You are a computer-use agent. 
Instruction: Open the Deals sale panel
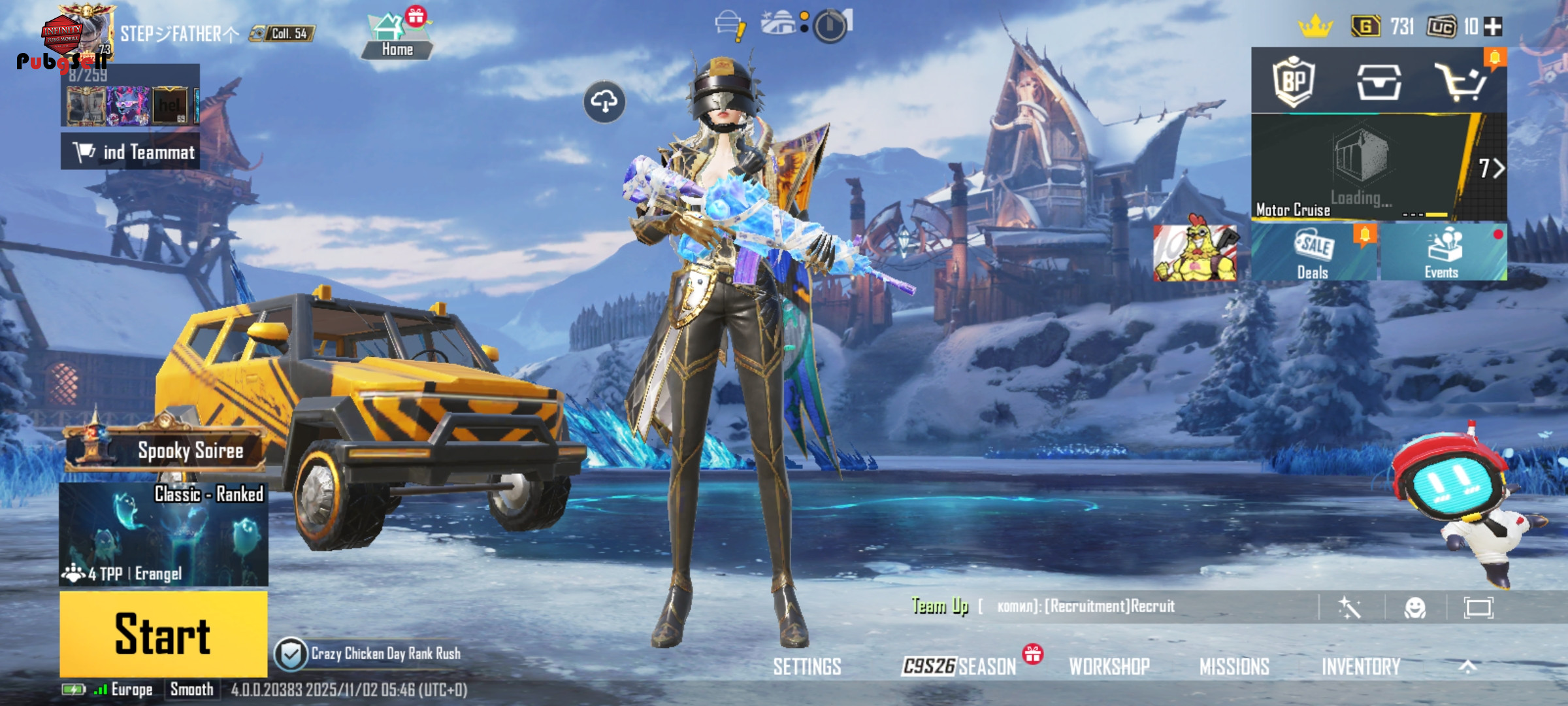(x=1313, y=252)
